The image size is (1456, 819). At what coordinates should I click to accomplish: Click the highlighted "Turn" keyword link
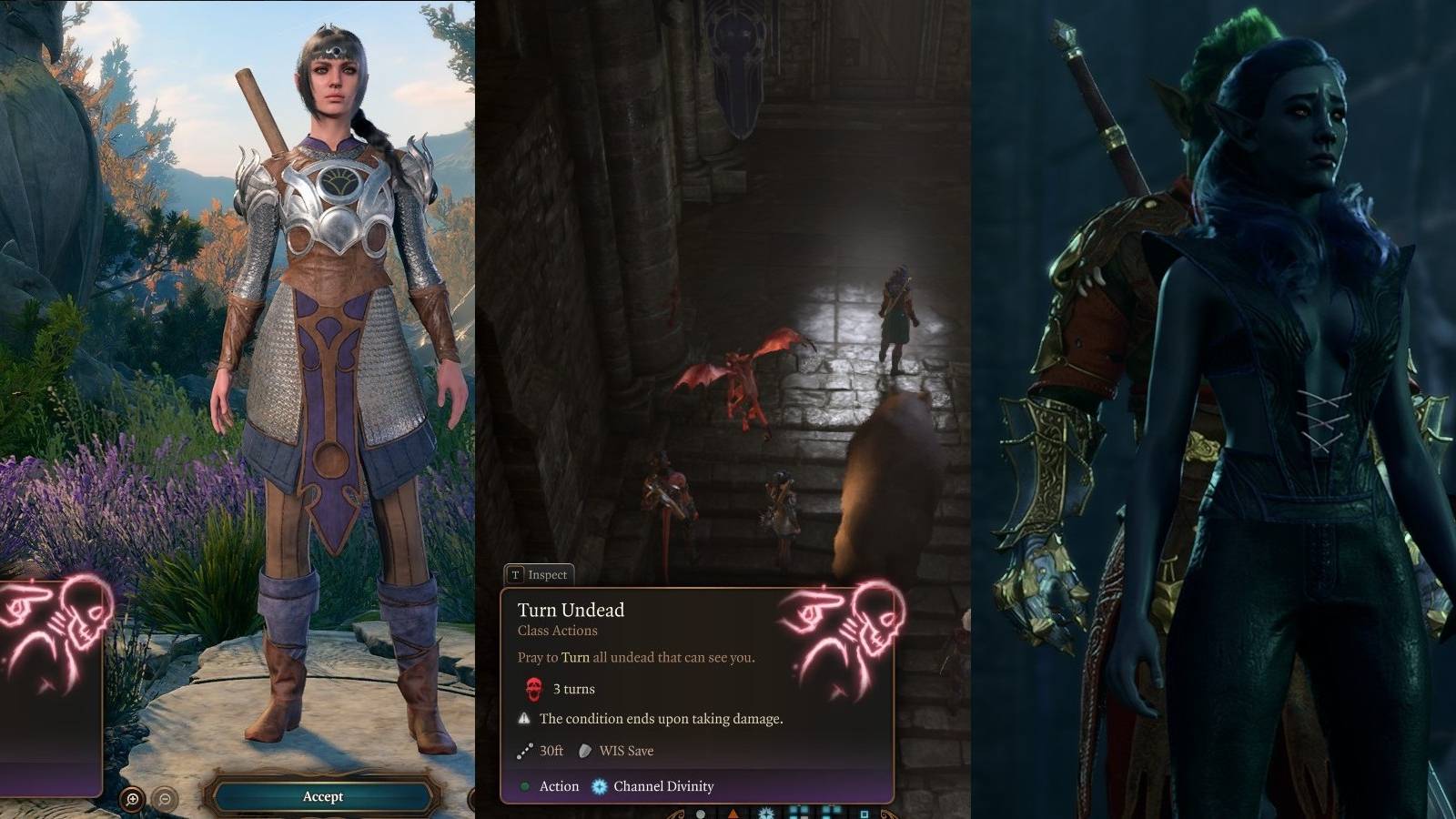pyautogui.click(x=576, y=657)
